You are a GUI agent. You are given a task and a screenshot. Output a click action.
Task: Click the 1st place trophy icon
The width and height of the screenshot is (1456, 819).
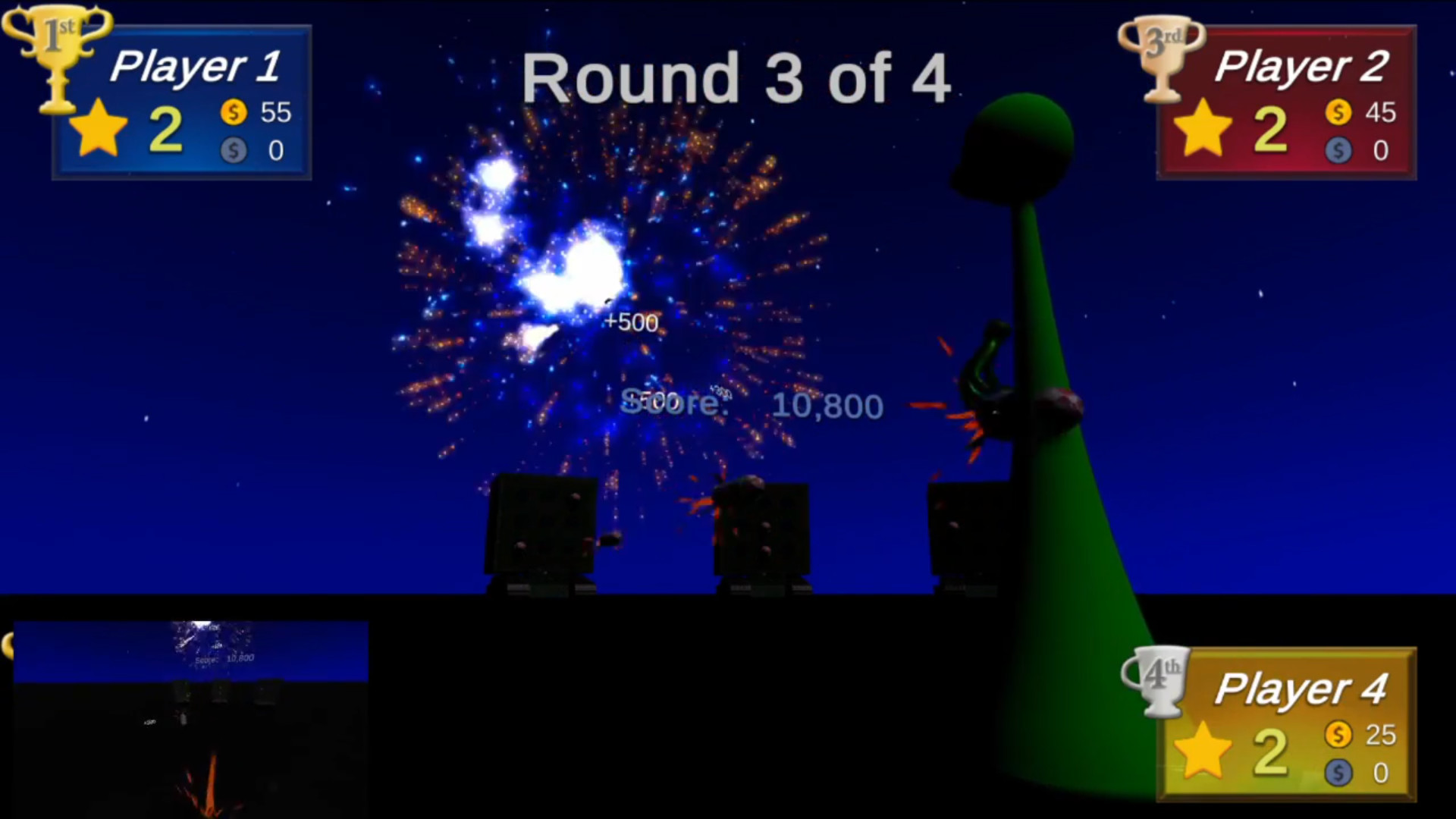click(57, 57)
